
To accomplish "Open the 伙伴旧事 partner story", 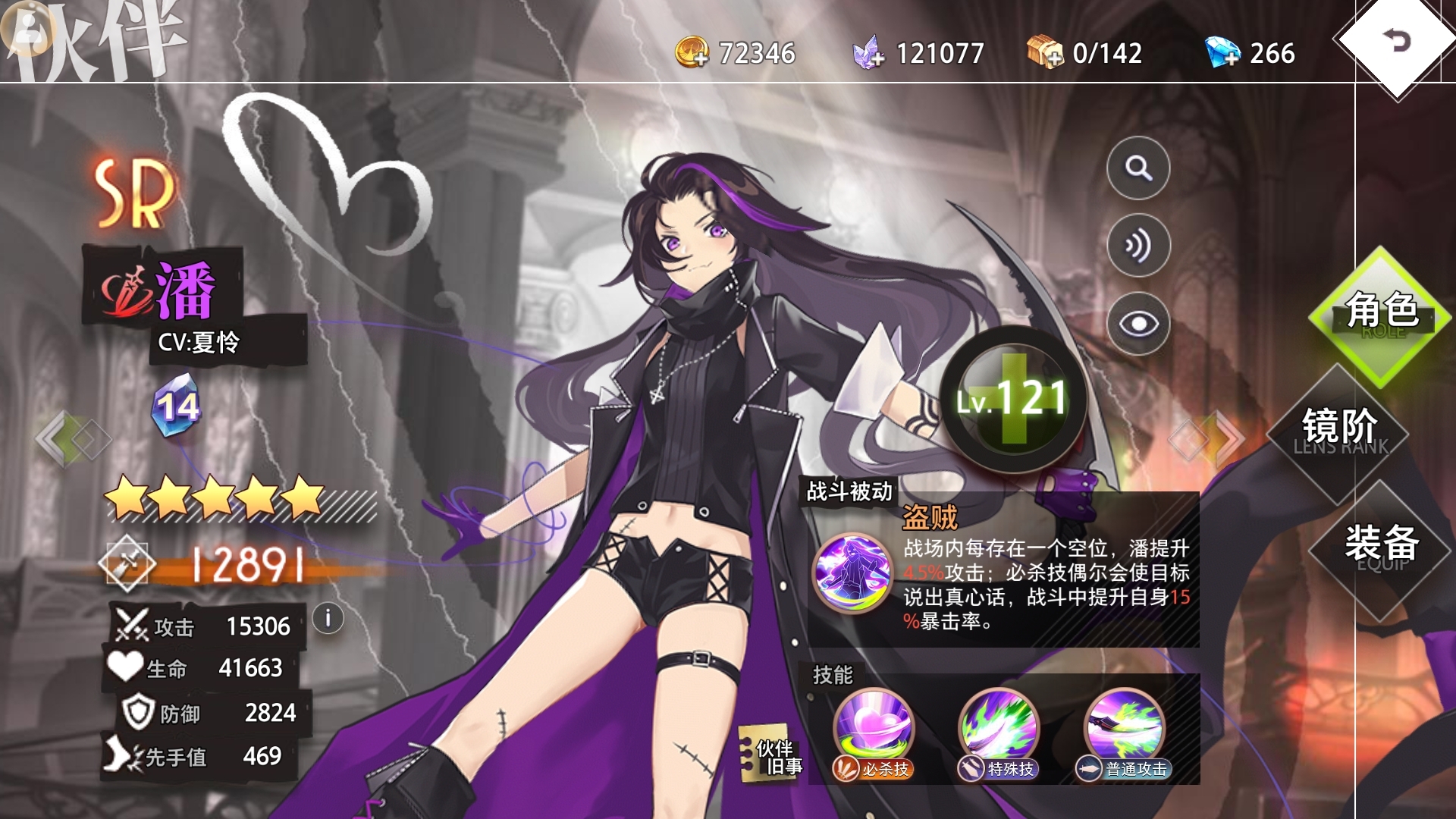I will [x=772, y=756].
